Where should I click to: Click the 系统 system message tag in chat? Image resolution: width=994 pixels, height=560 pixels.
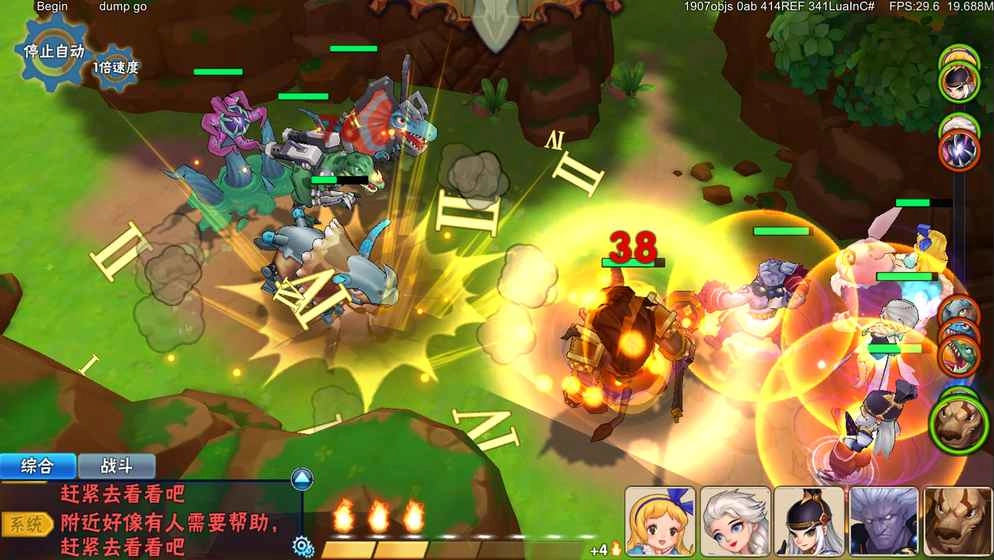pyautogui.click(x=28, y=523)
